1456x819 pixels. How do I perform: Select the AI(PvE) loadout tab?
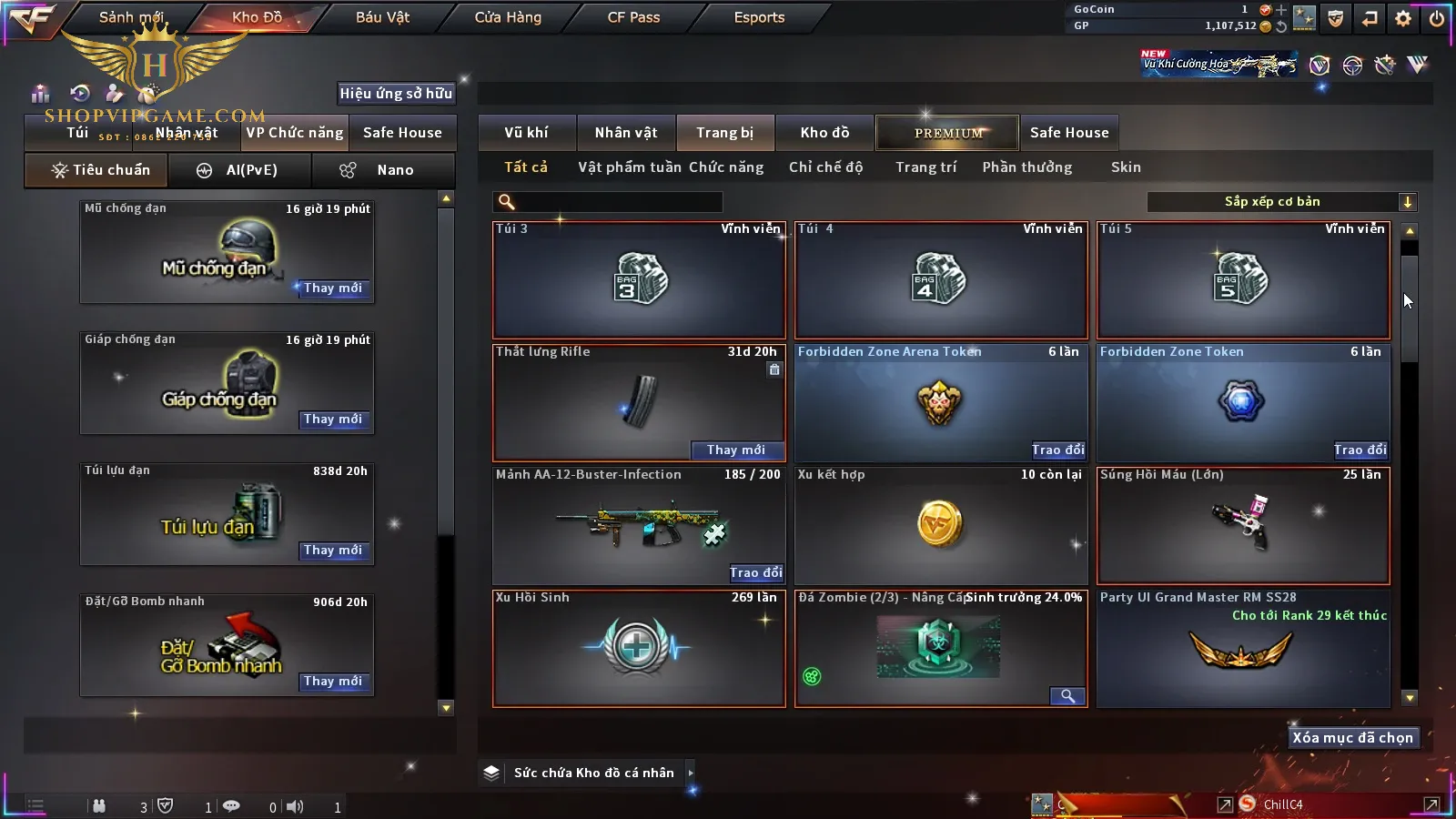tap(239, 170)
